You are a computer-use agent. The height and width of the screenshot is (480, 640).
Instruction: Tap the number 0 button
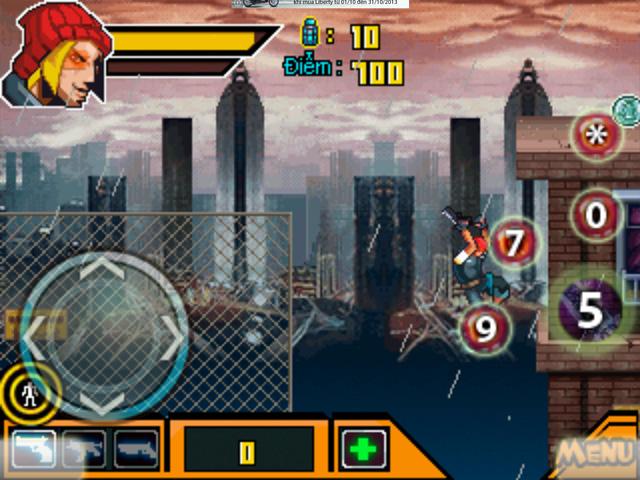(x=597, y=214)
